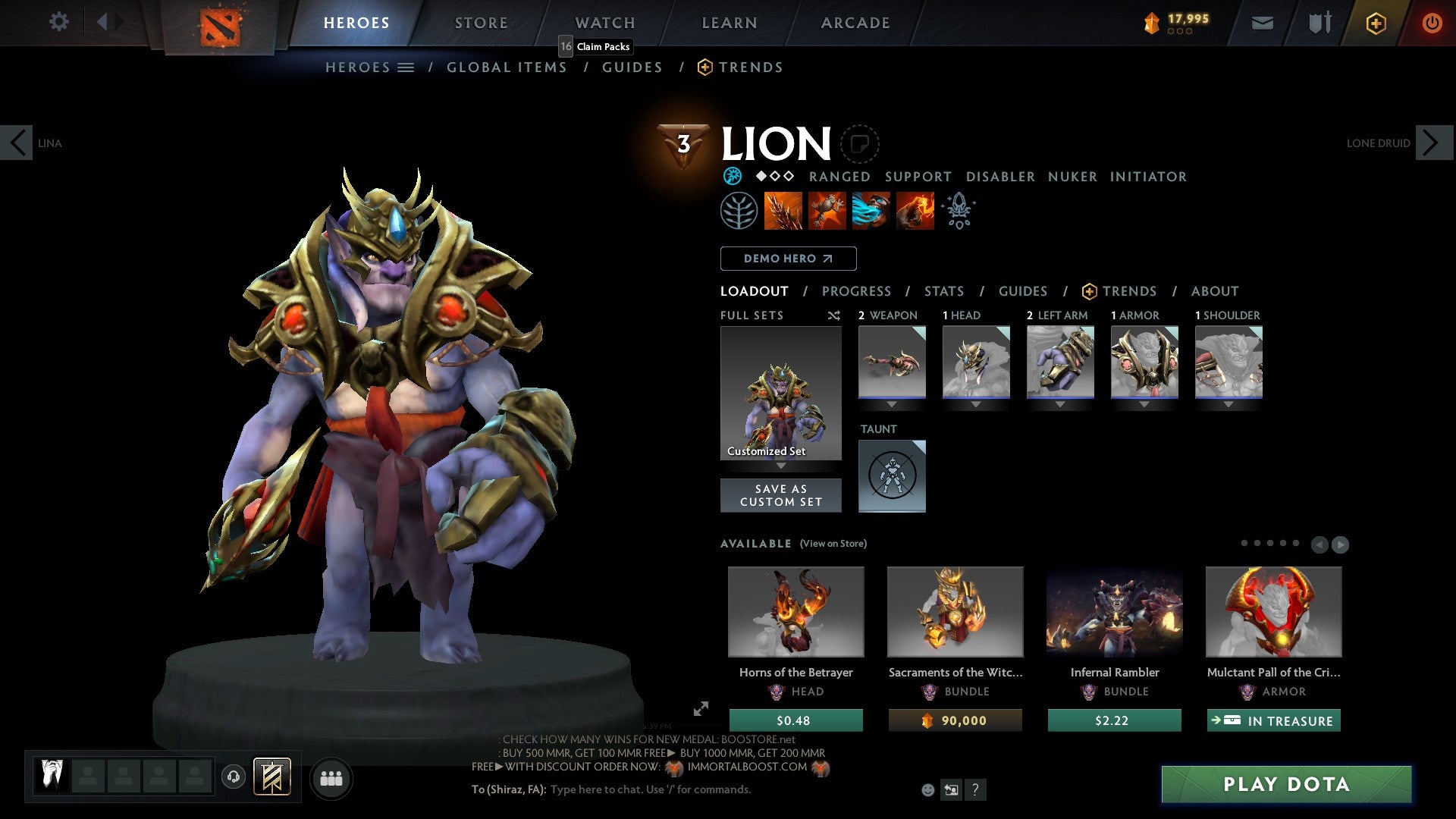Screen dimensions: 1456x819
Task: Open the Store section
Action: point(481,23)
